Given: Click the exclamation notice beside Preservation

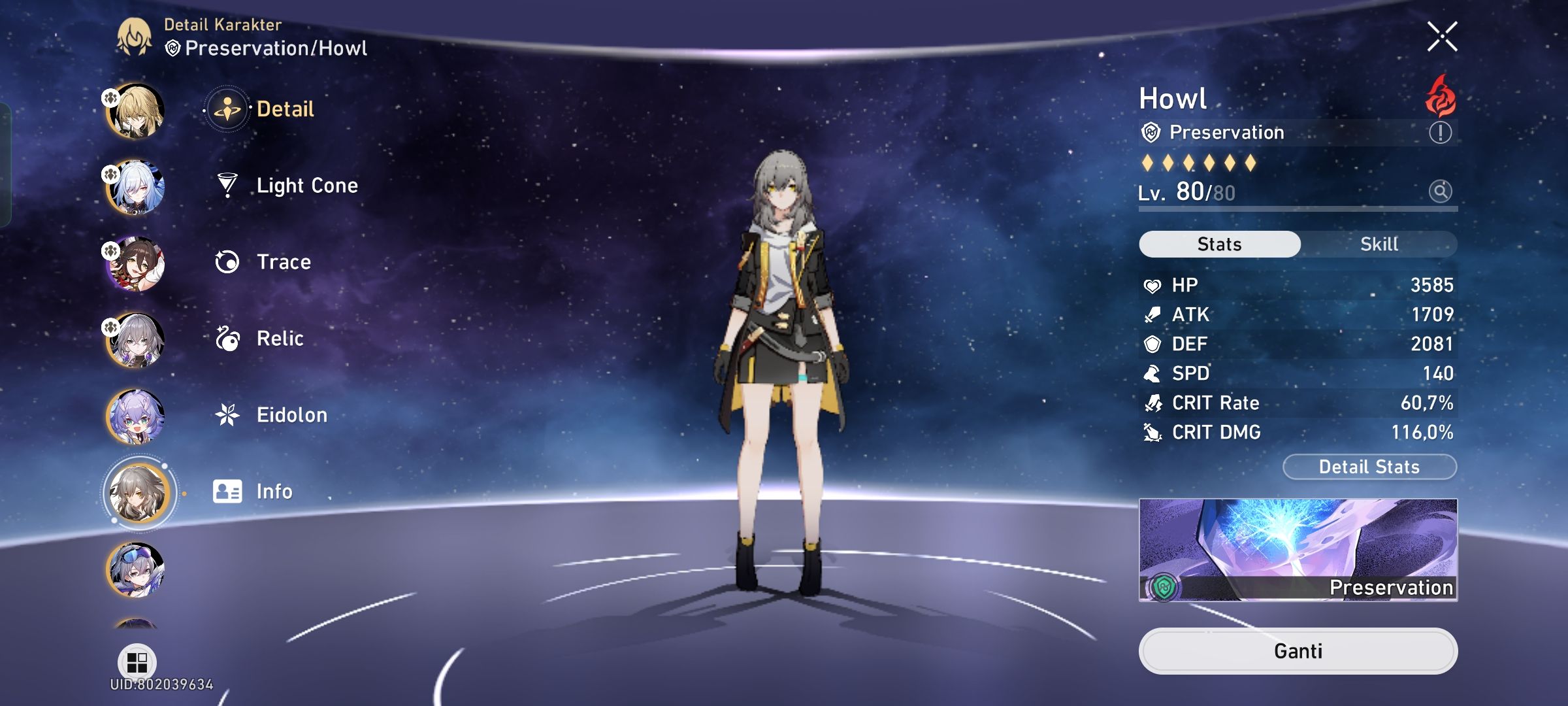Looking at the screenshot, I should (1440, 133).
